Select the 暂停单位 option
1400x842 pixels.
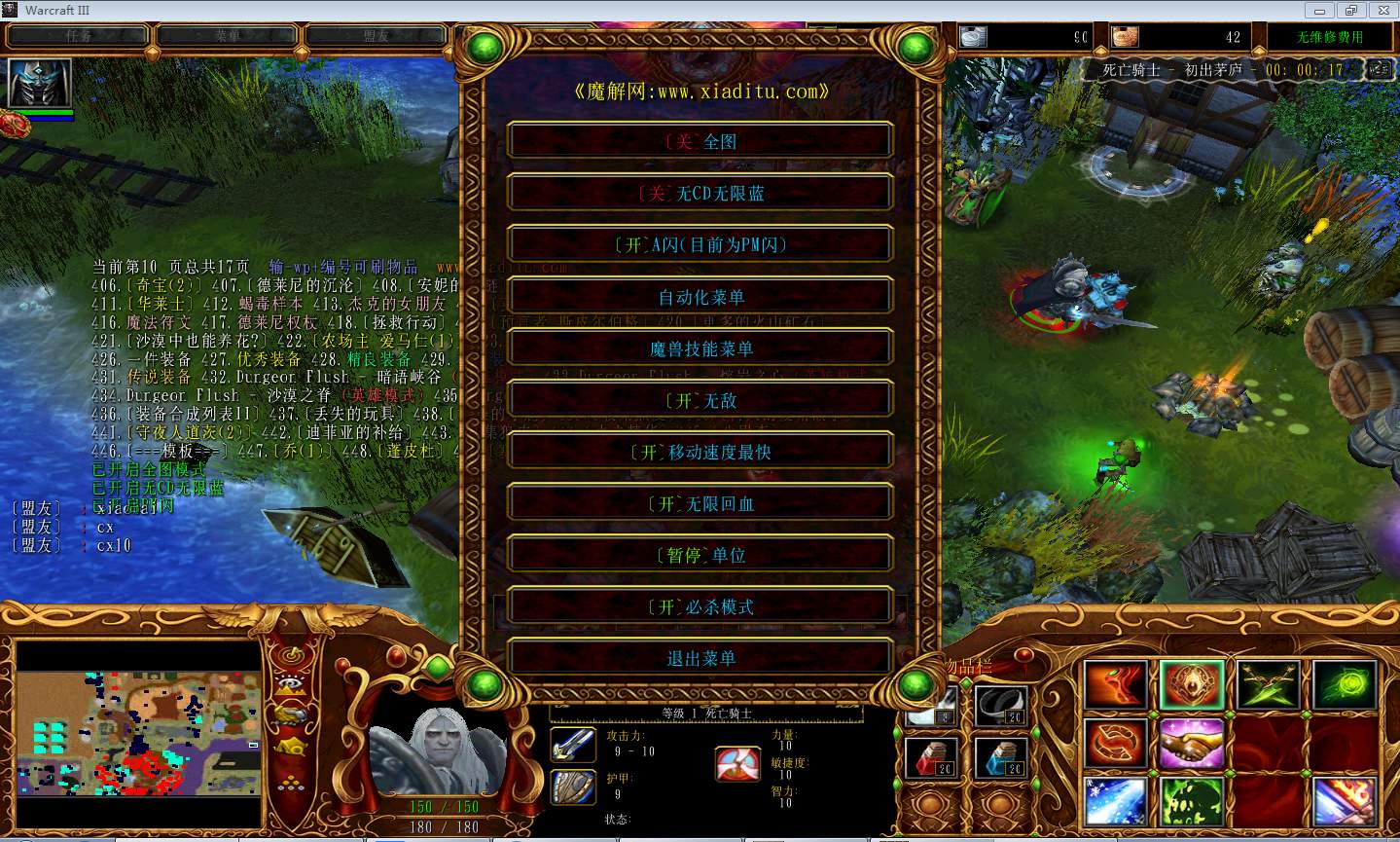(700, 555)
